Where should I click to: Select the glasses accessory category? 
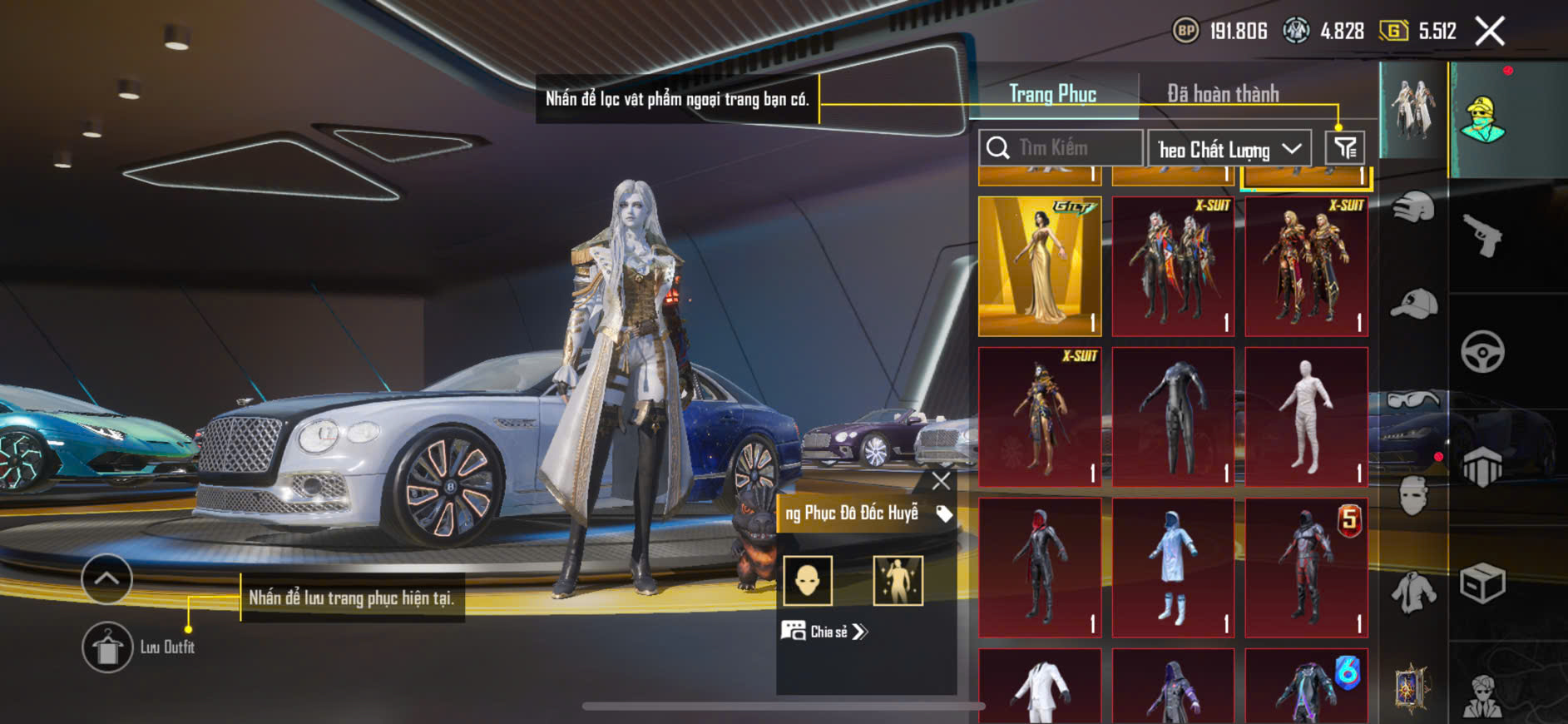(1413, 400)
